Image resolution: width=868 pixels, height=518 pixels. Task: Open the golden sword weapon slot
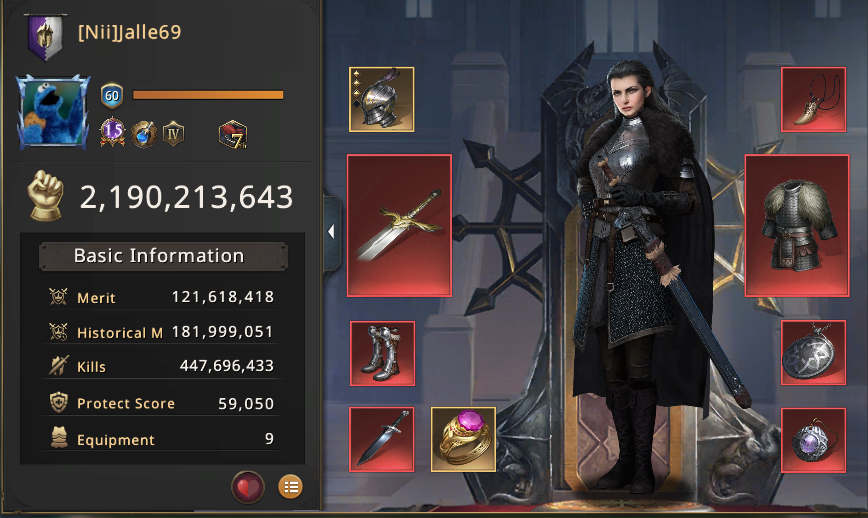(399, 225)
